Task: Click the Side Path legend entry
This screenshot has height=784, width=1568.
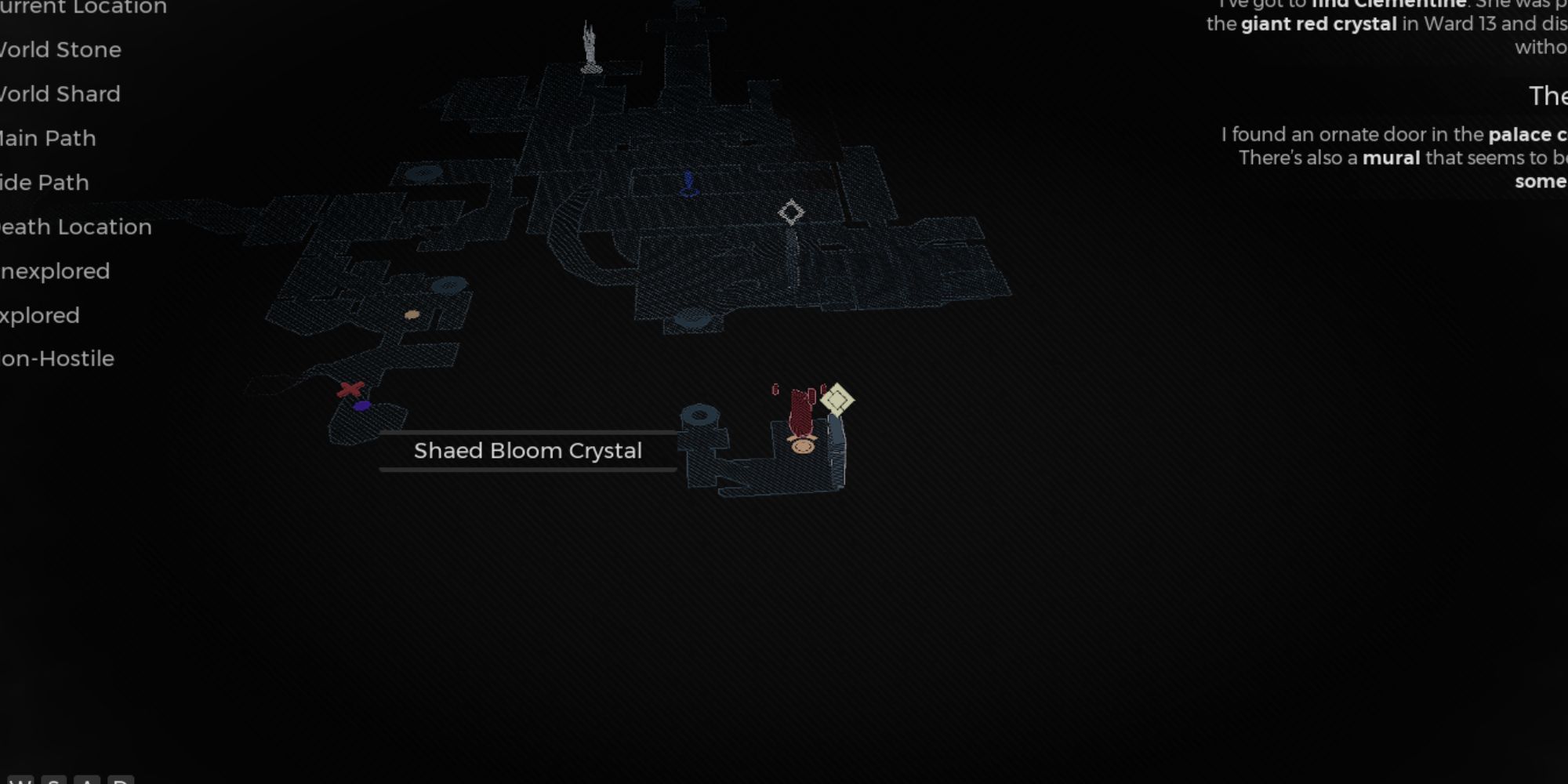Action: point(43,183)
